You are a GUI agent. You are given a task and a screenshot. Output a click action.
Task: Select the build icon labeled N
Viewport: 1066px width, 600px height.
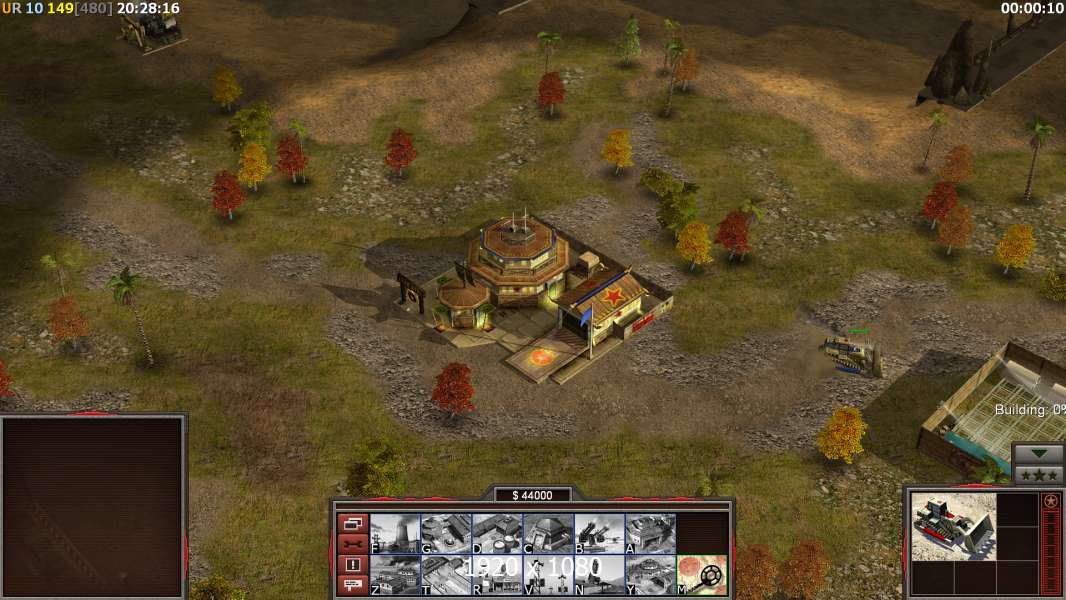[x=599, y=575]
